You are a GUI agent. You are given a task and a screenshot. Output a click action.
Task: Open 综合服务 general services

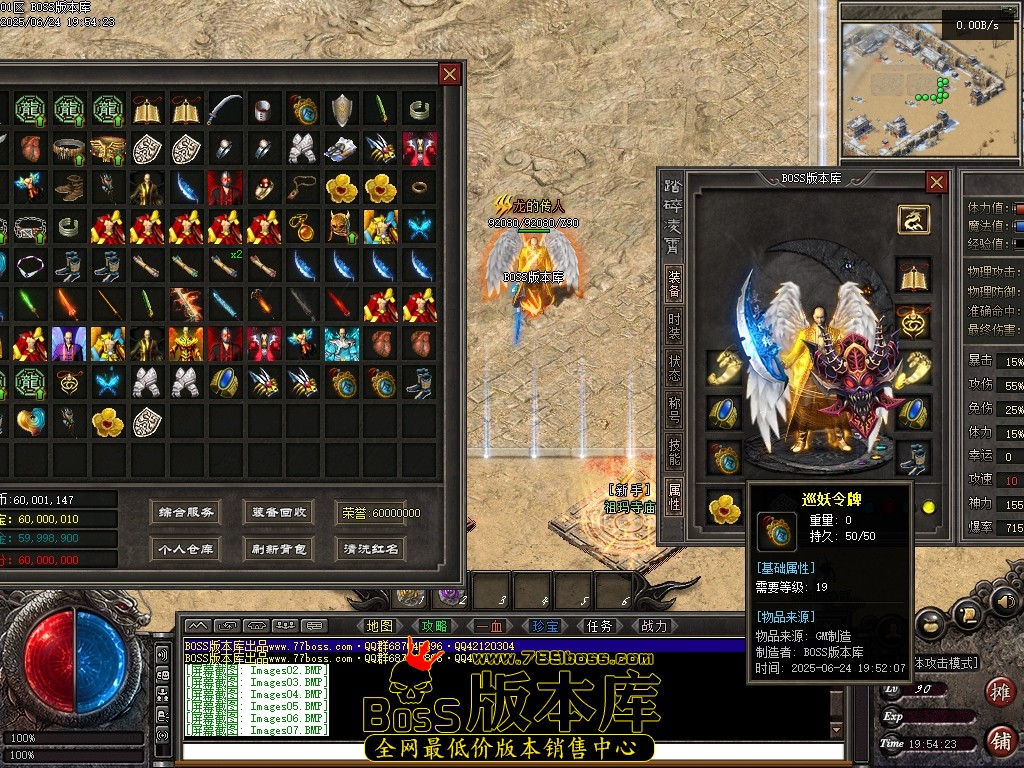pos(187,512)
